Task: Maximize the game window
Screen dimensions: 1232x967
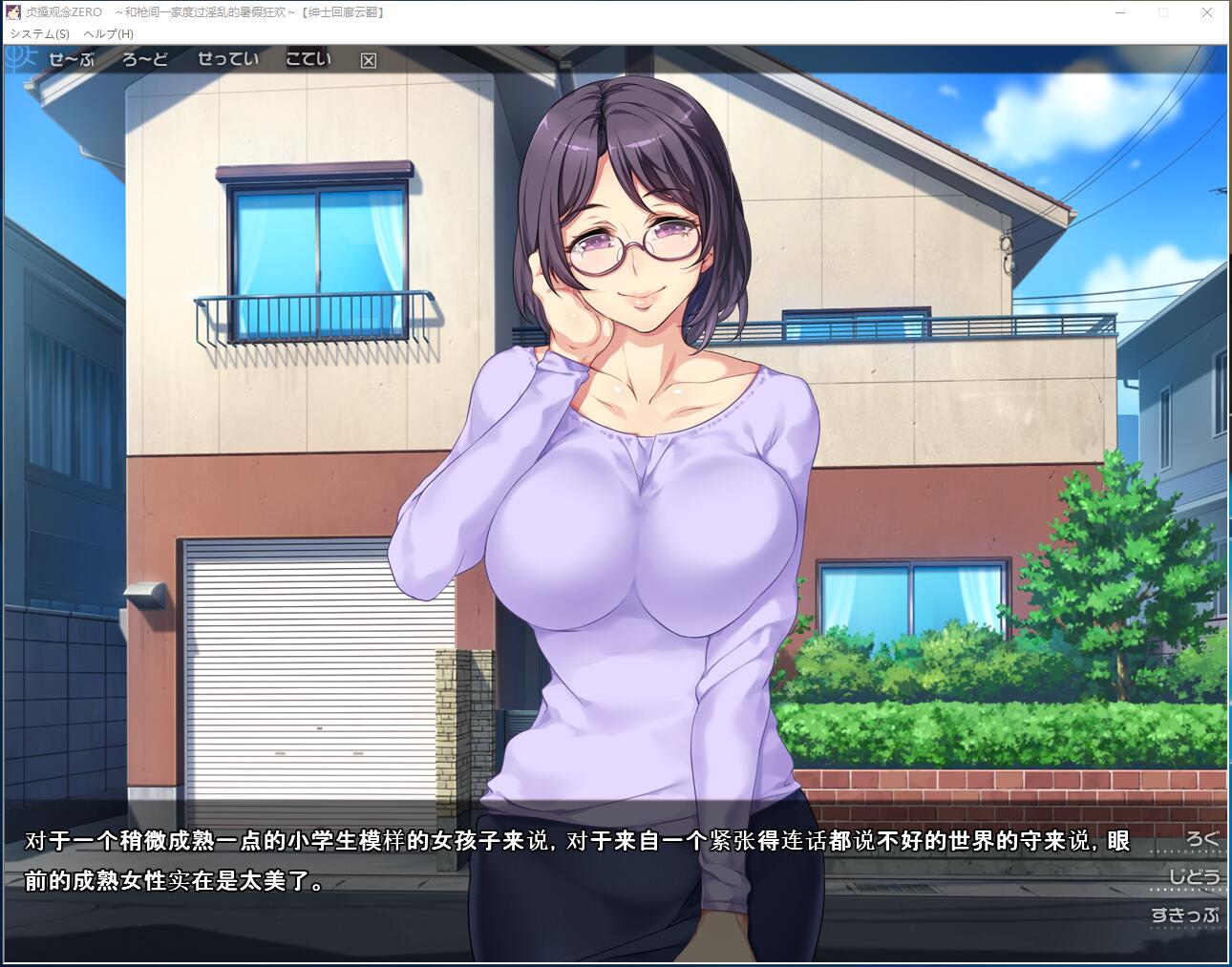Action: click(x=1162, y=12)
